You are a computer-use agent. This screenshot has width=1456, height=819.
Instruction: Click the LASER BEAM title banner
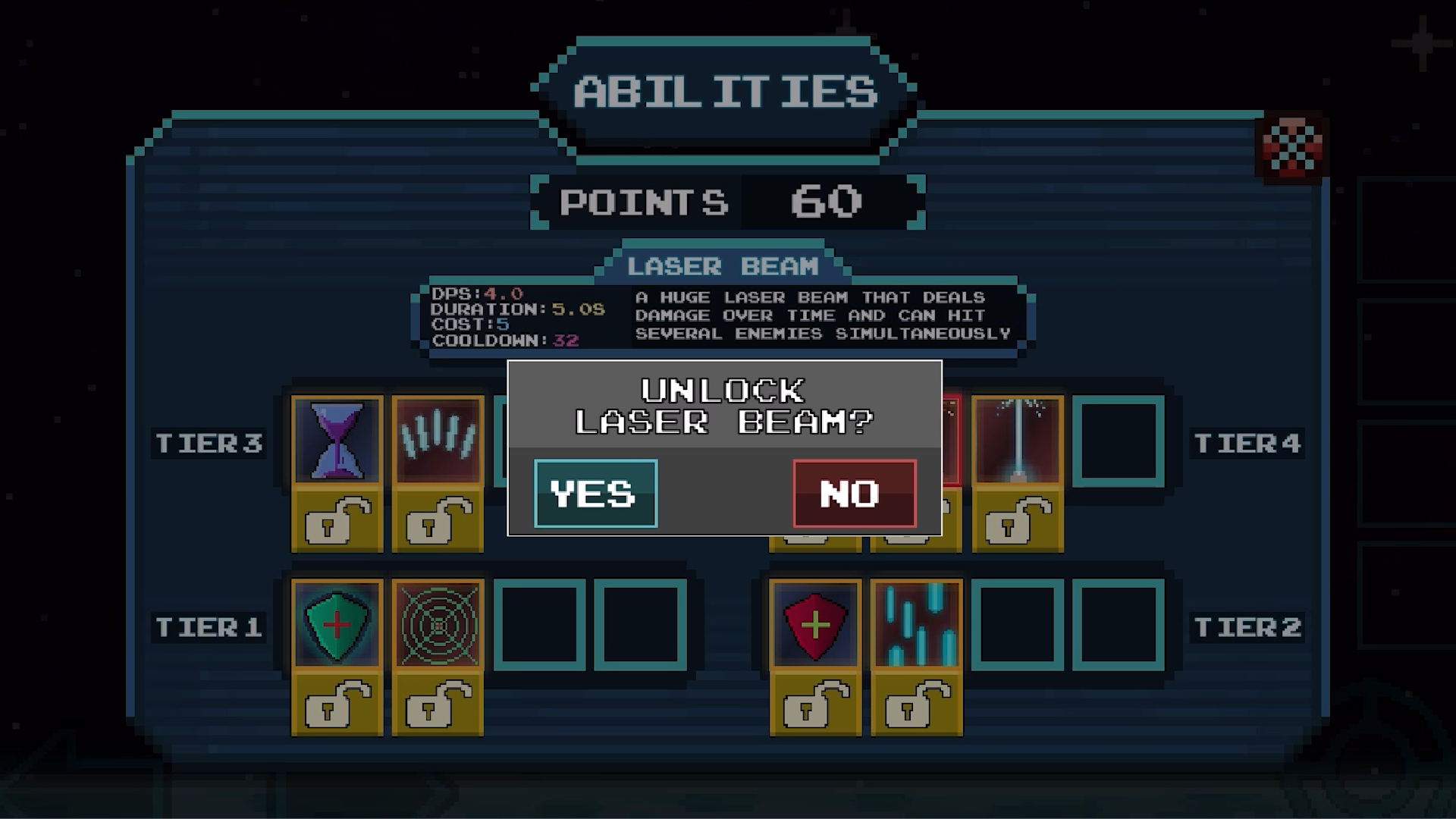pos(722,265)
